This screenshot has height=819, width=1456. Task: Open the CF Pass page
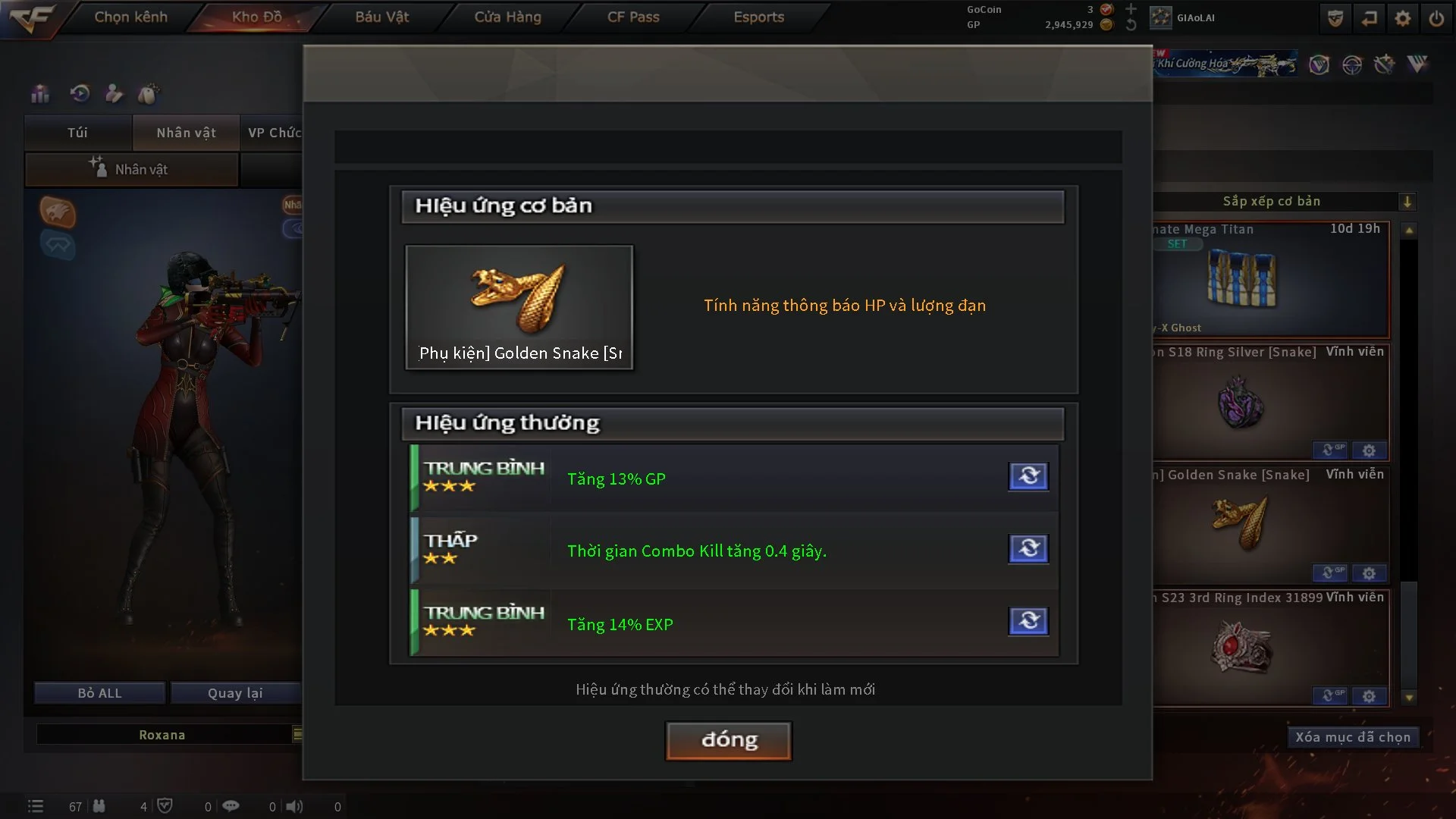pos(633,17)
